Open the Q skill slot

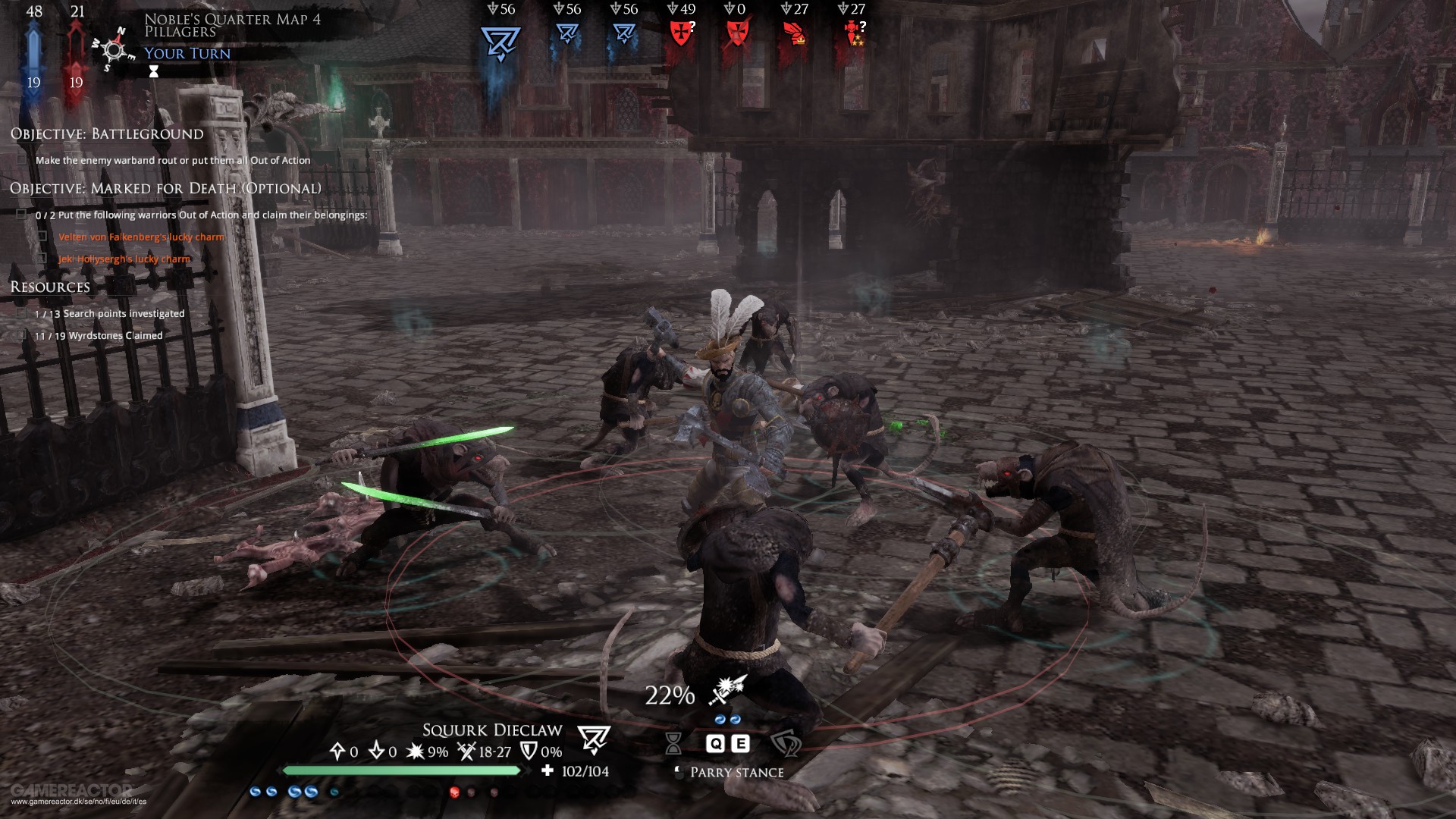716,744
